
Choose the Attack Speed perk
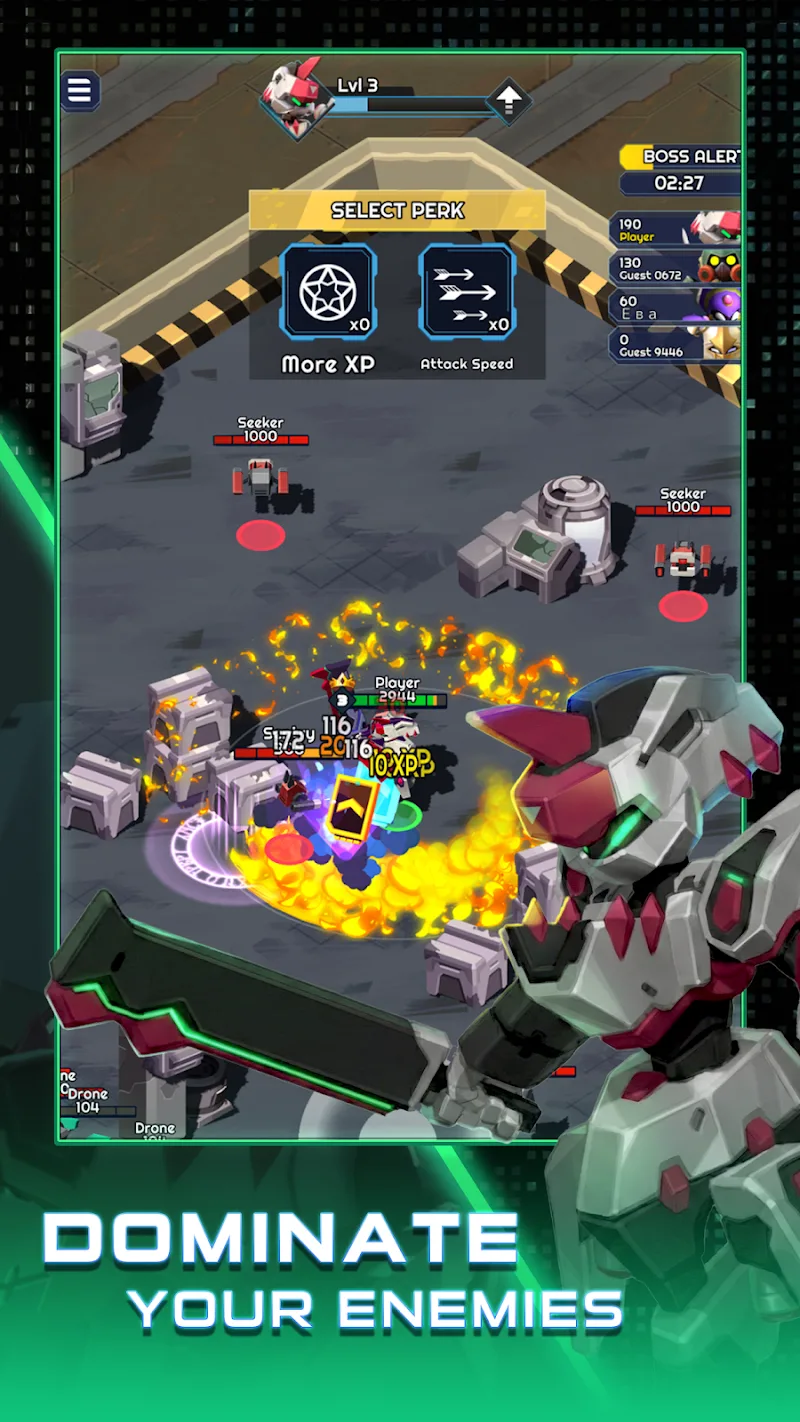click(x=467, y=292)
